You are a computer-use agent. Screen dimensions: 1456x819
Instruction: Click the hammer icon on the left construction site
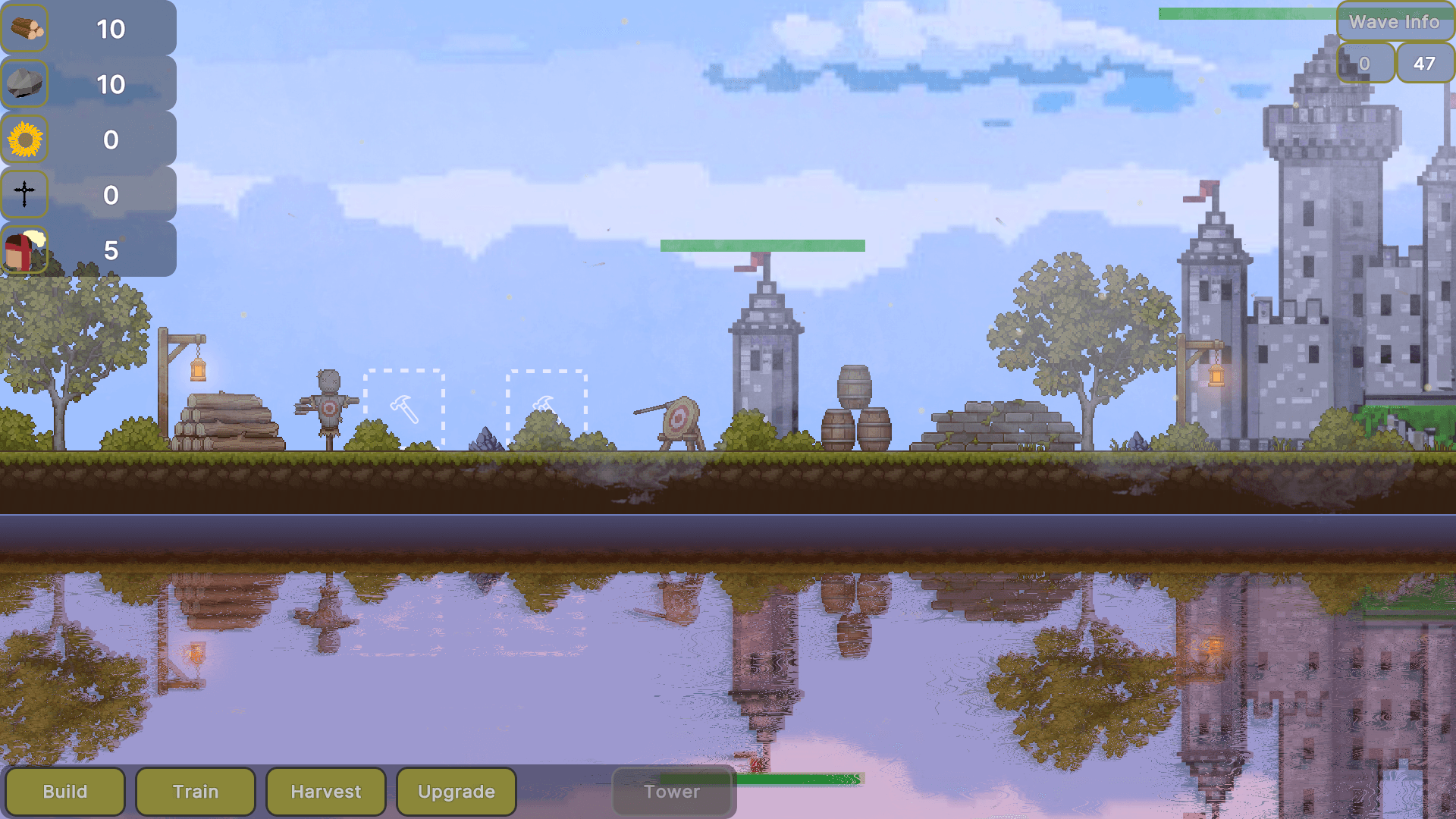tap(406, 411)
